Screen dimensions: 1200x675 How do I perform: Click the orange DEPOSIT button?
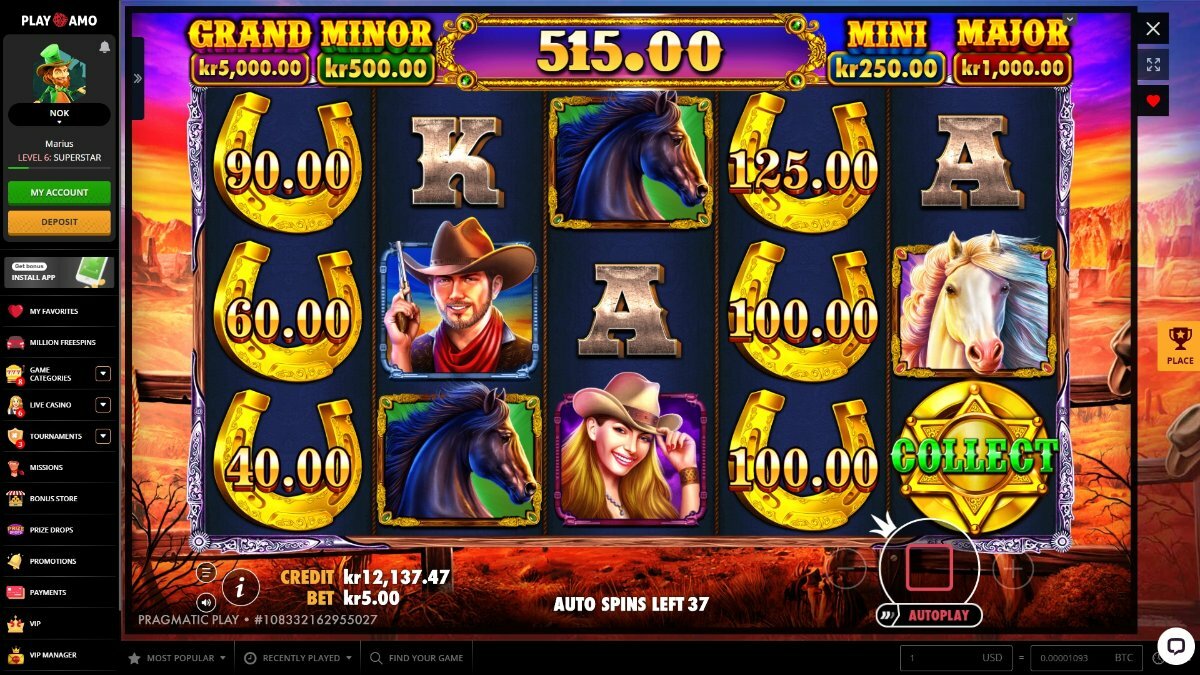pos(59,222)
